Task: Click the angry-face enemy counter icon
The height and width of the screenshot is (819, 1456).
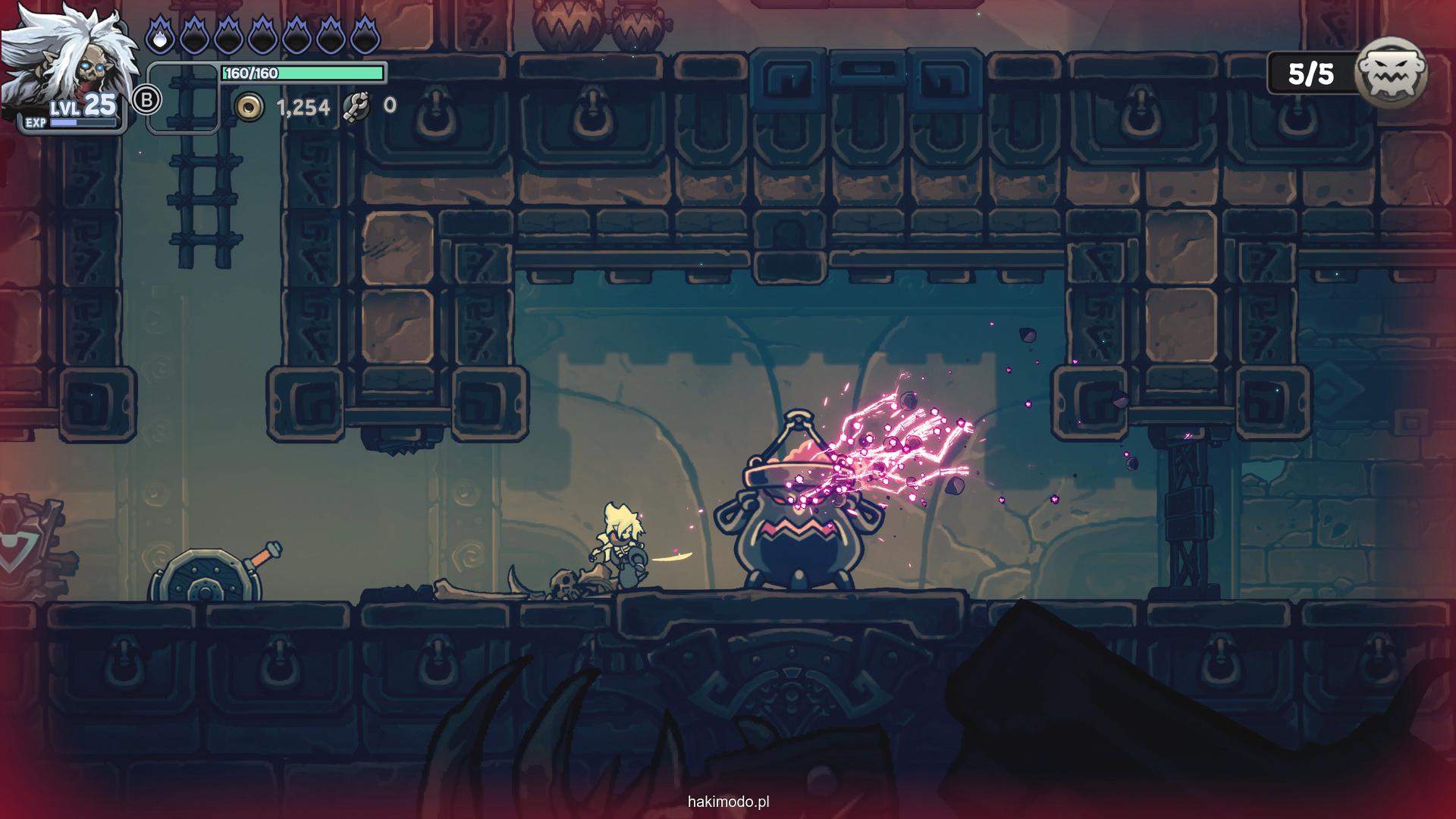Action: click(x=1391, y=74)
